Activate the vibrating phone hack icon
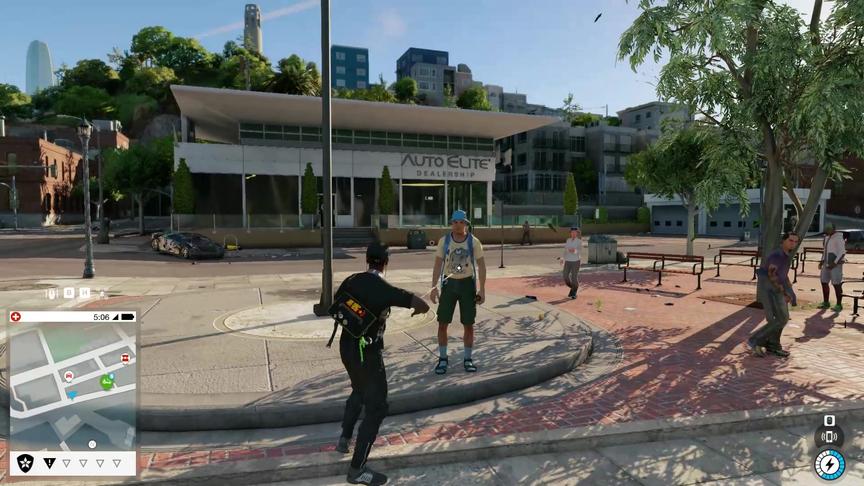Viewport: 864px width, 486px height. 828,437
